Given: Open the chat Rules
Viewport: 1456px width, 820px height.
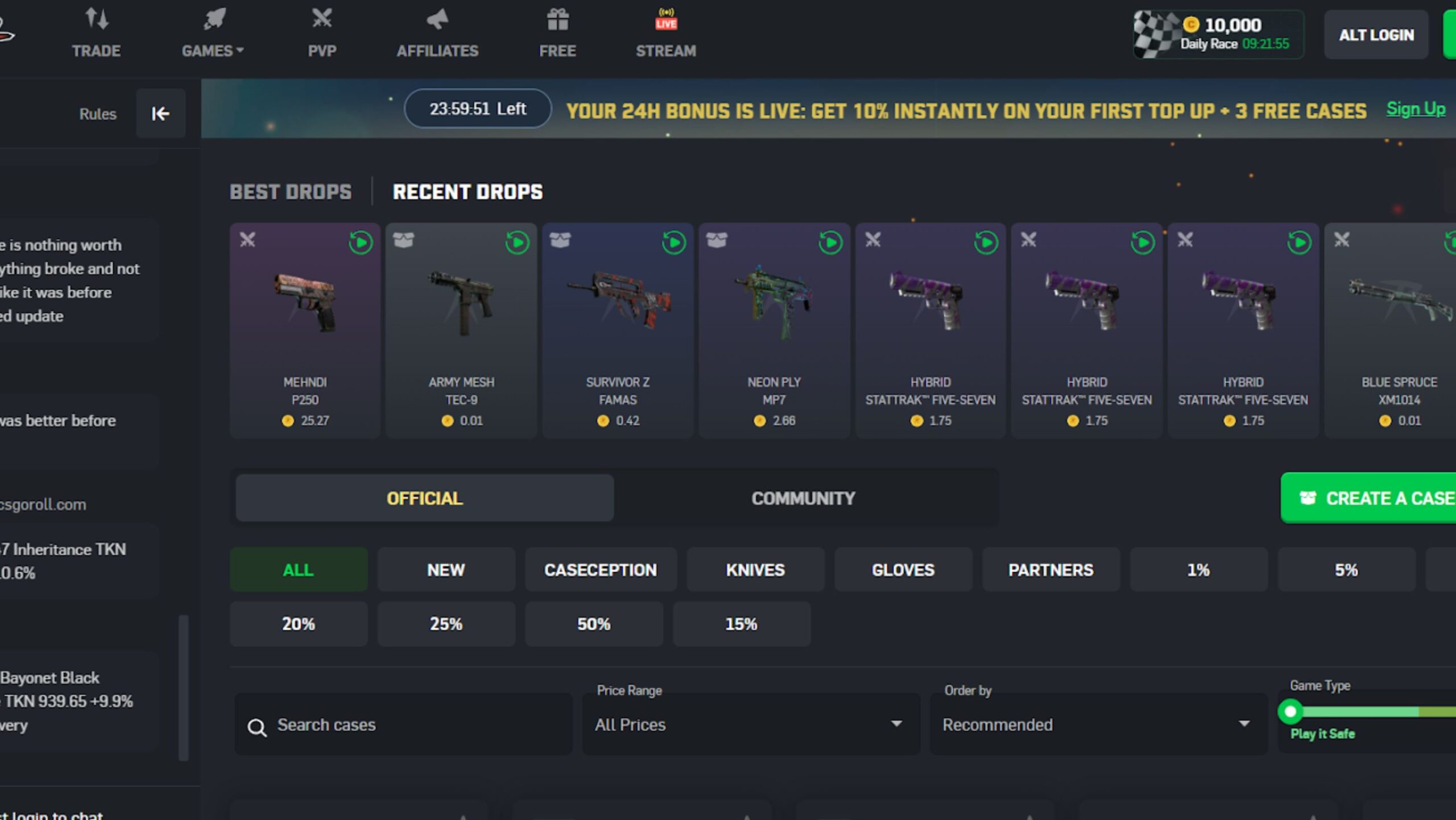Looking at the screenshot, I should click(x=98, y=114).
